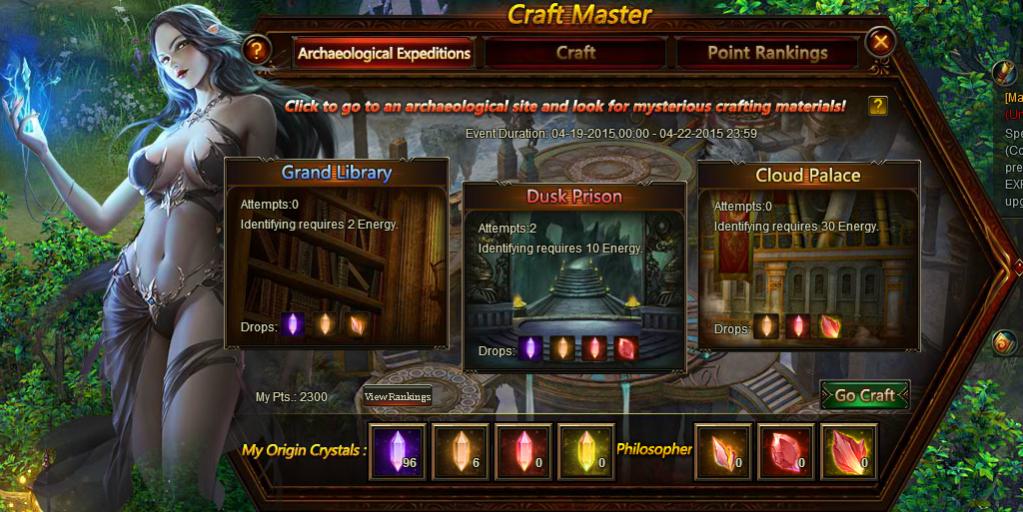Pick the red Origin Crystal slot

point(523,451)
